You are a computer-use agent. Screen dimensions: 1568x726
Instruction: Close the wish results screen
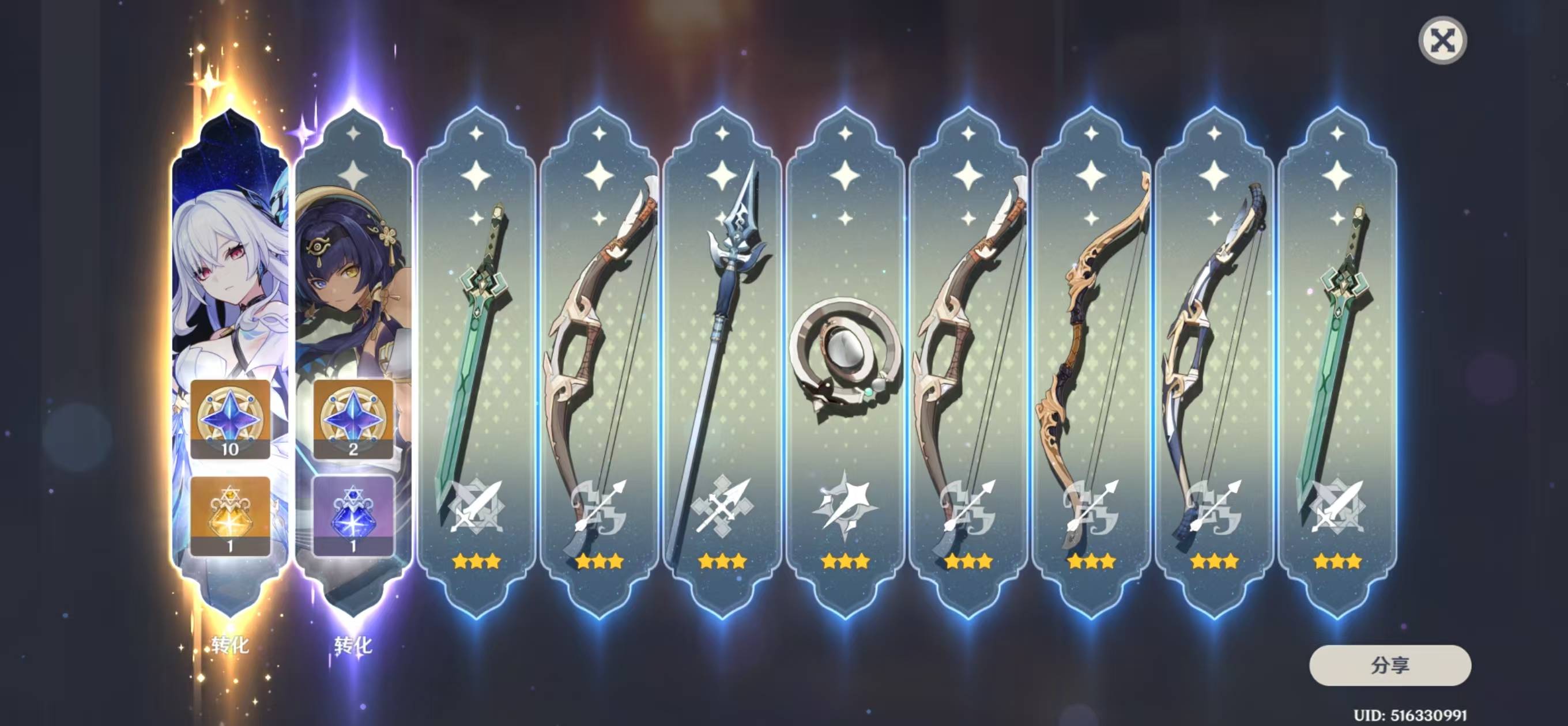pos(1442,41)
